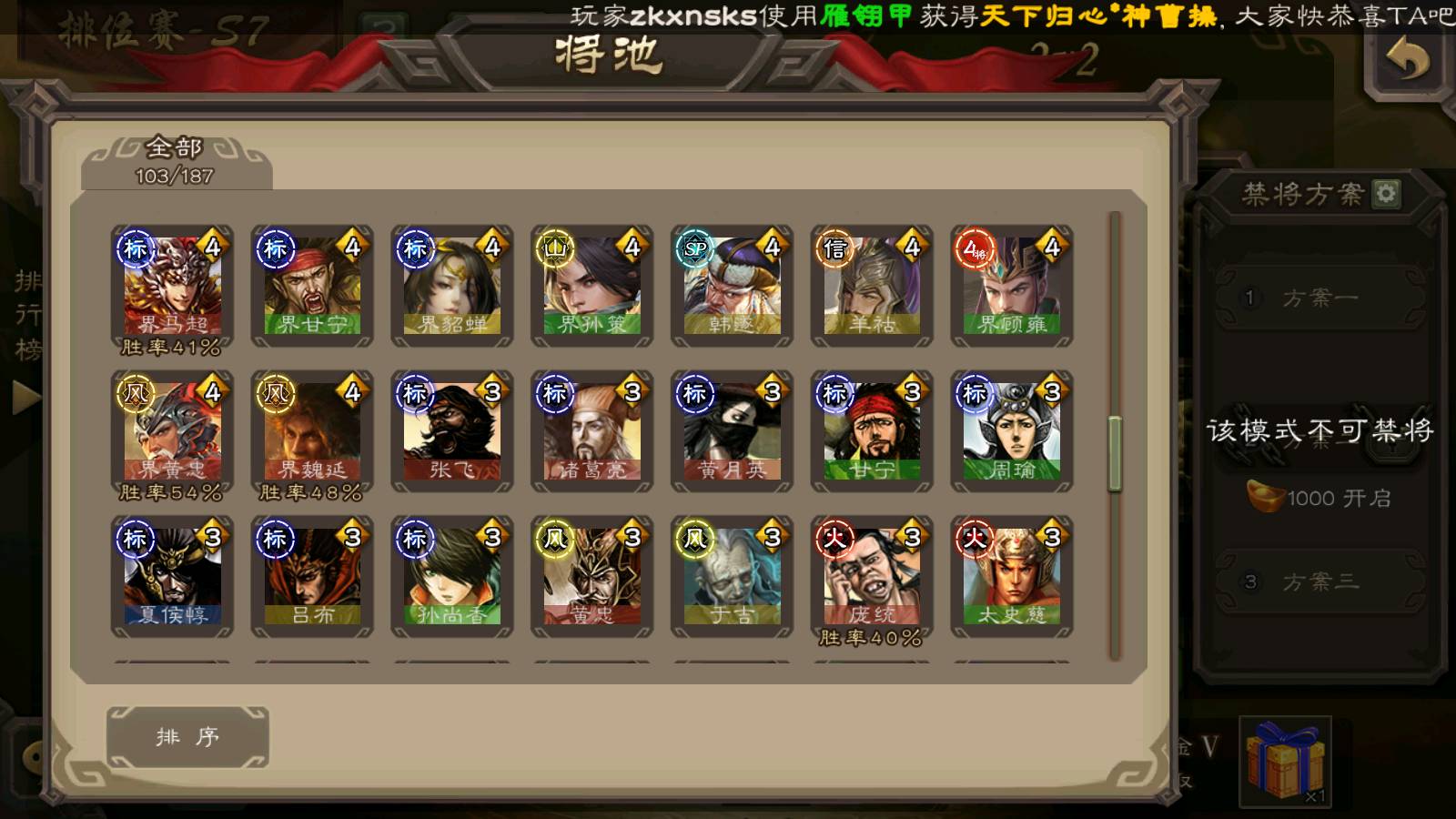
Task: Go back with the return arrow
Action: click(x=1407, y=61)
